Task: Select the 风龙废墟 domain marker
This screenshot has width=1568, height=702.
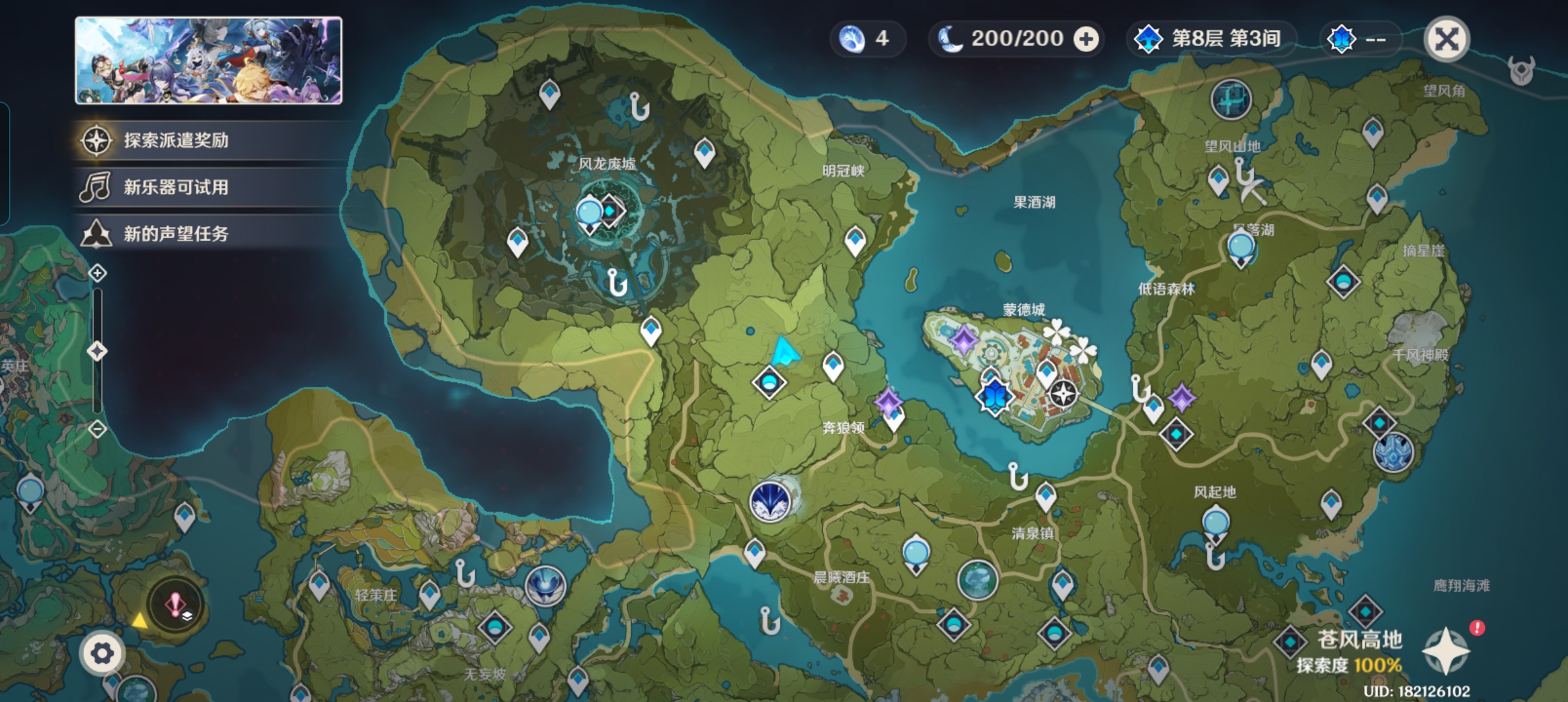Action: tap(611, 211)
